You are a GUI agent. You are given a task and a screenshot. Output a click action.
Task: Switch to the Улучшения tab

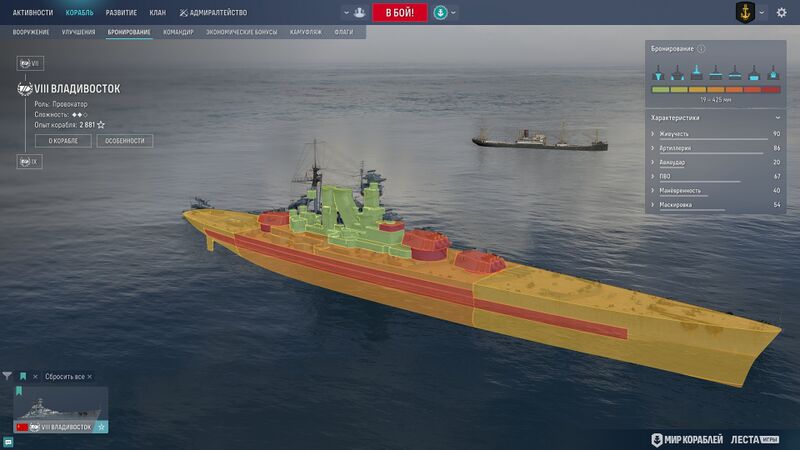pos(78,33)
